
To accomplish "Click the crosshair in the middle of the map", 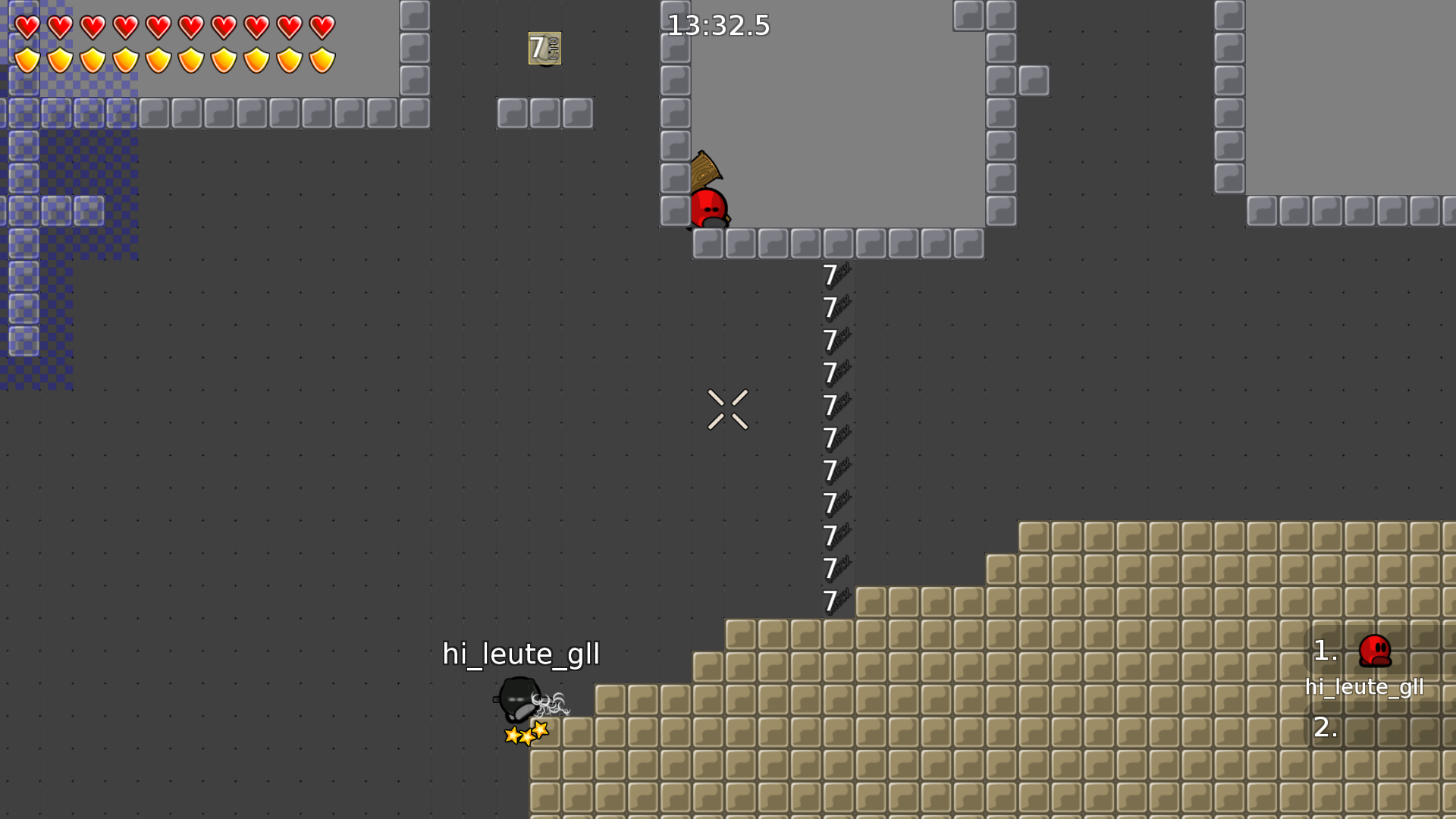I will (x=728, y=409).
